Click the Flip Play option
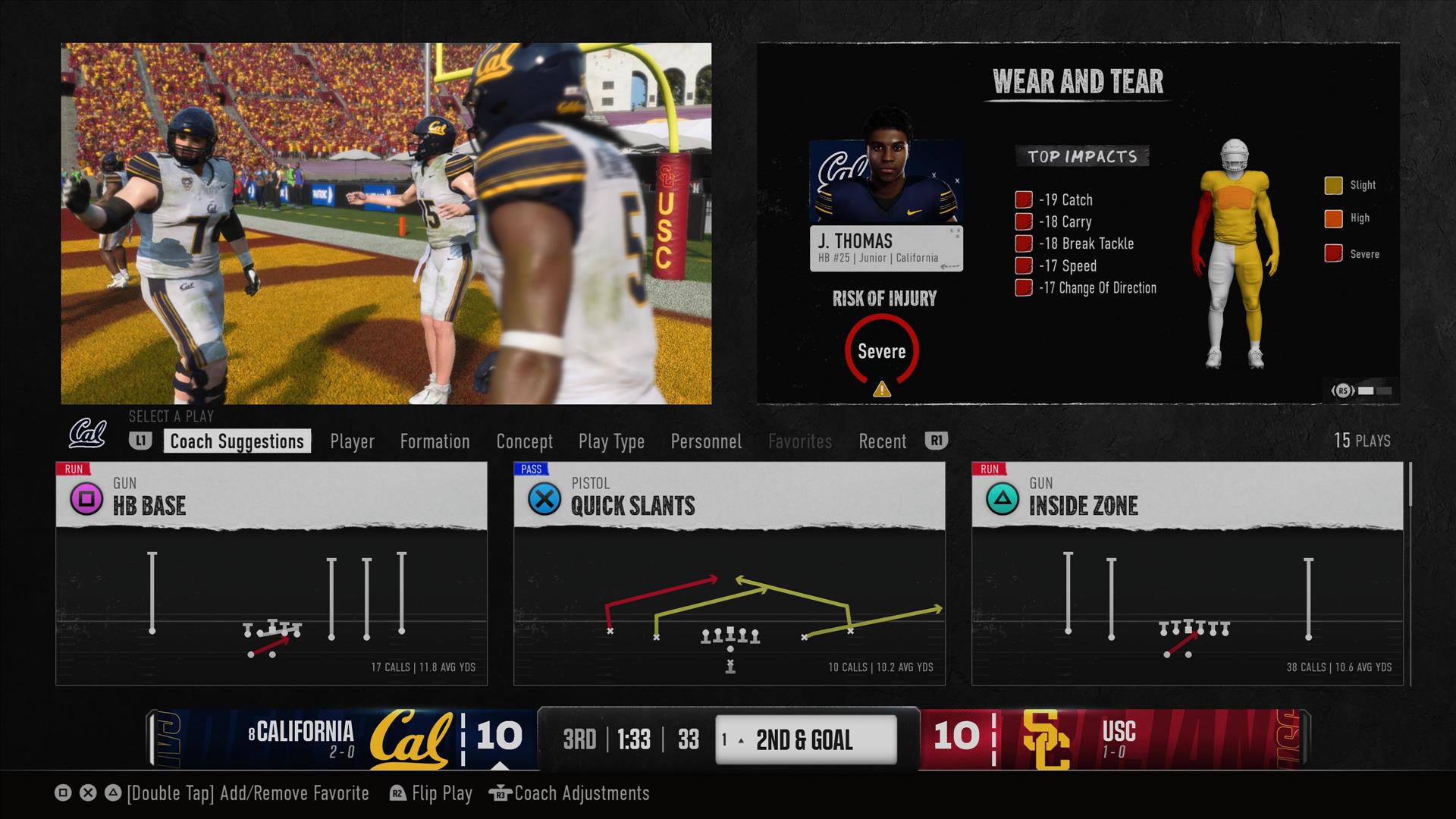This screenshot has width=1456, height=819. pos(441,793)
